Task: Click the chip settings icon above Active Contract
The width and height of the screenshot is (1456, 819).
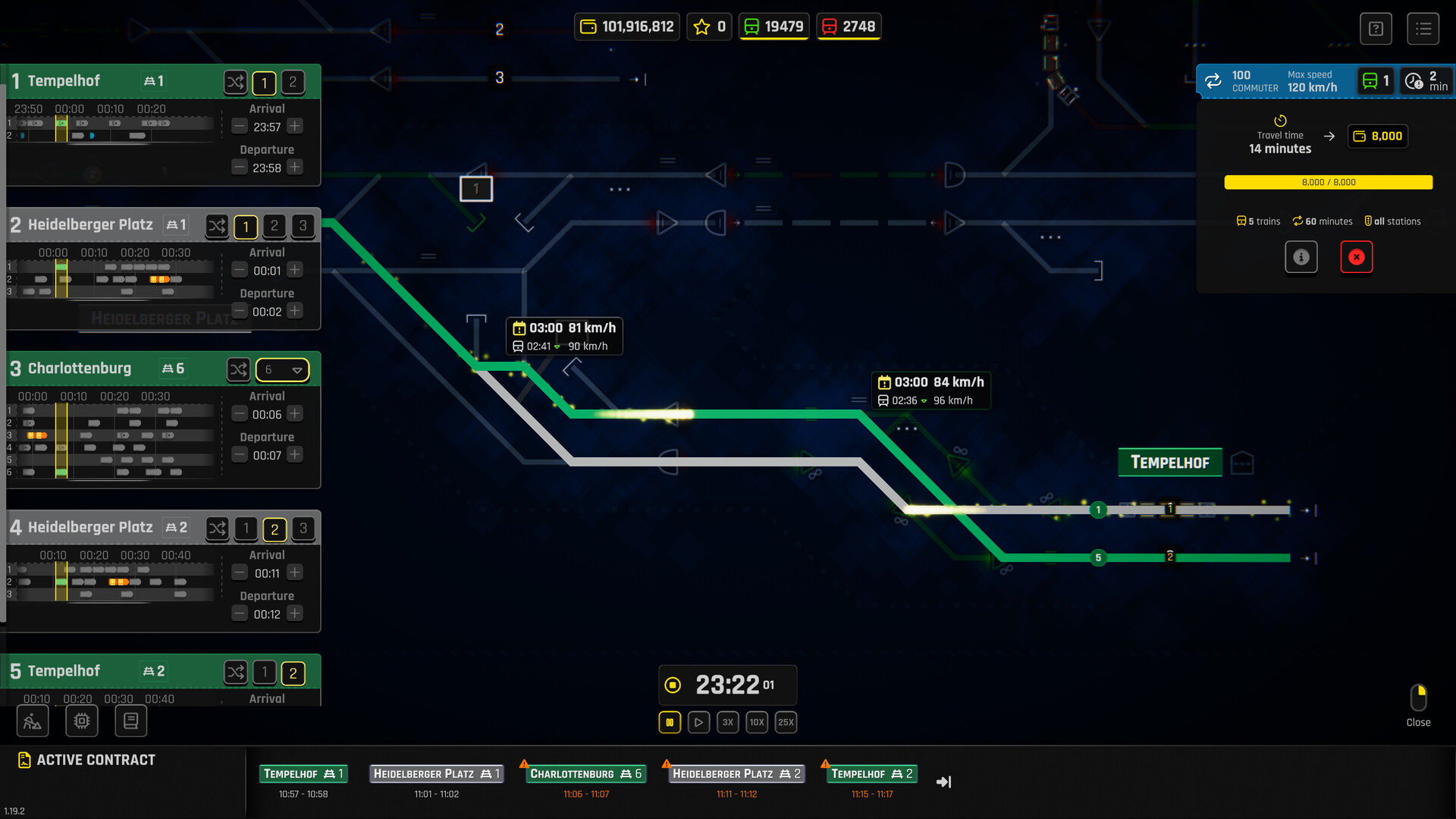Action: click(x=81, y=720)
